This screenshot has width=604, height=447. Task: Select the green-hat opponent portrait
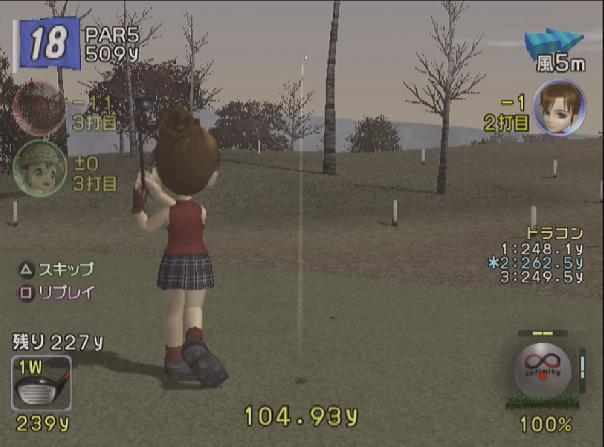(38, 166)
